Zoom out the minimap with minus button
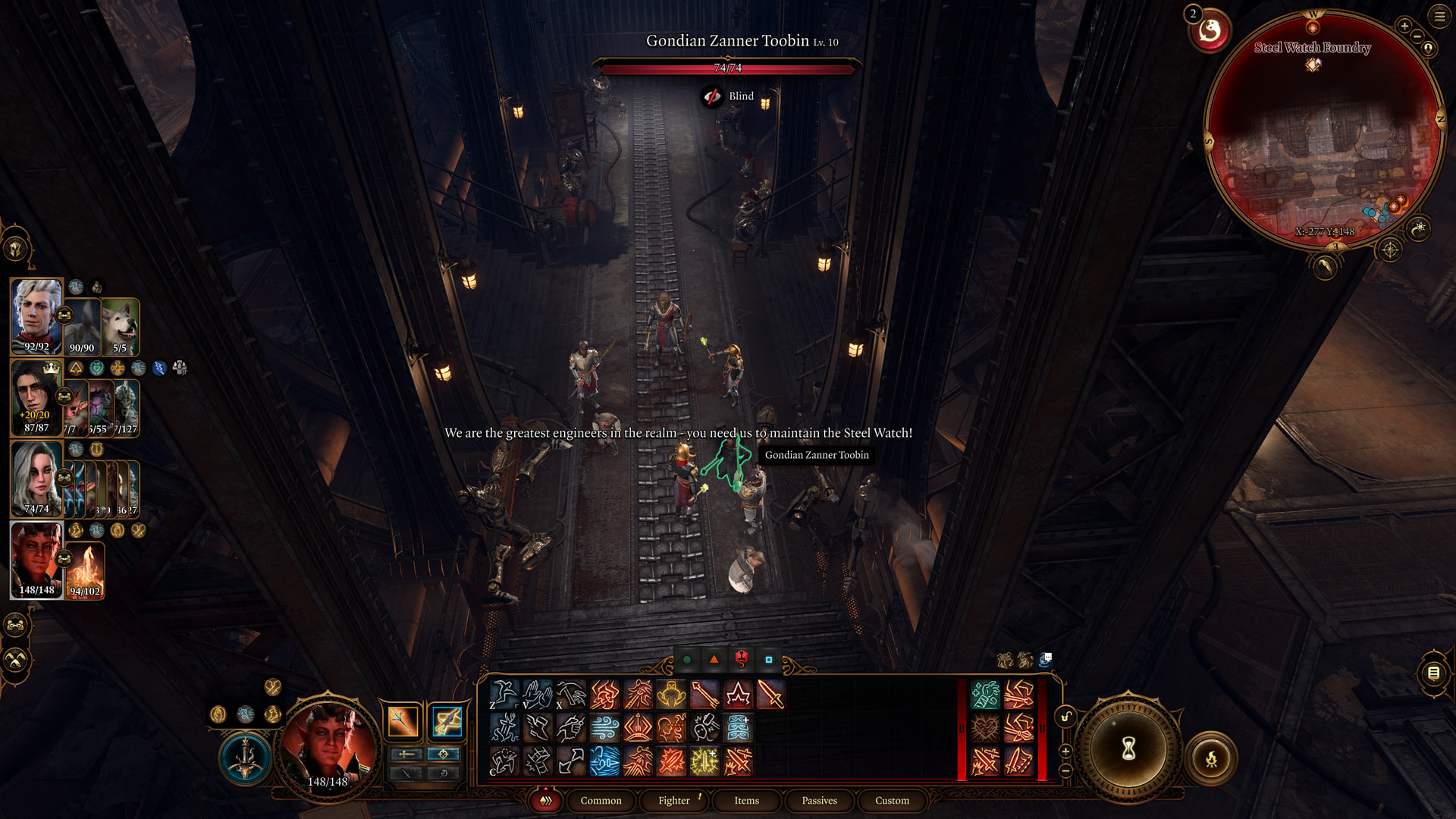1456x819 pixels. click(1417, 36)
